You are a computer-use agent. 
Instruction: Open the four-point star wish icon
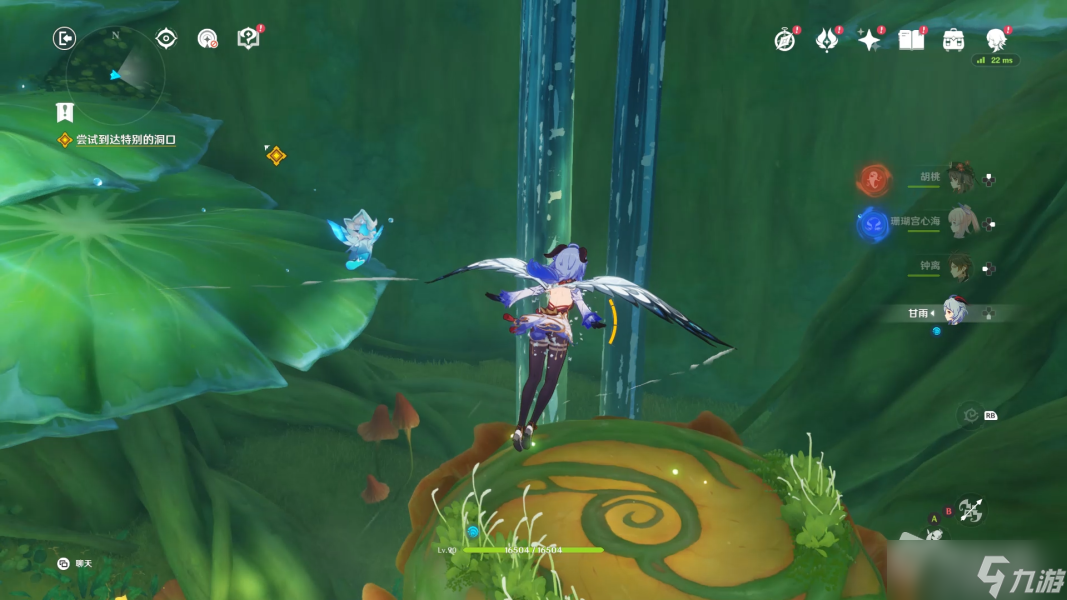(x=869, y=40)
